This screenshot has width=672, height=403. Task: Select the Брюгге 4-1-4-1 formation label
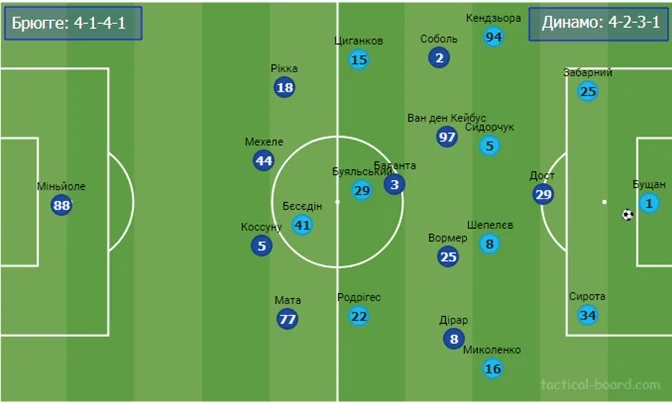[73, 24]
